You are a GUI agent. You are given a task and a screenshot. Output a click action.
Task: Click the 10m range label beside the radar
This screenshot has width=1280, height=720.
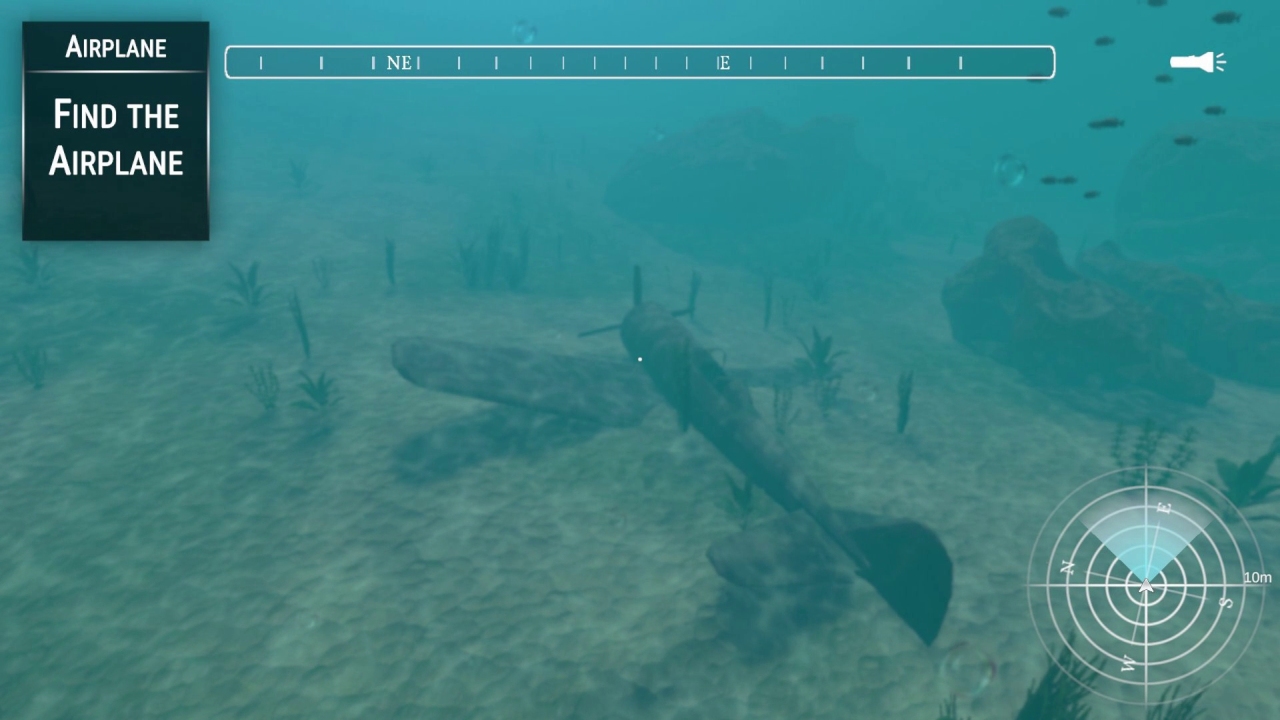[1258, 577]
